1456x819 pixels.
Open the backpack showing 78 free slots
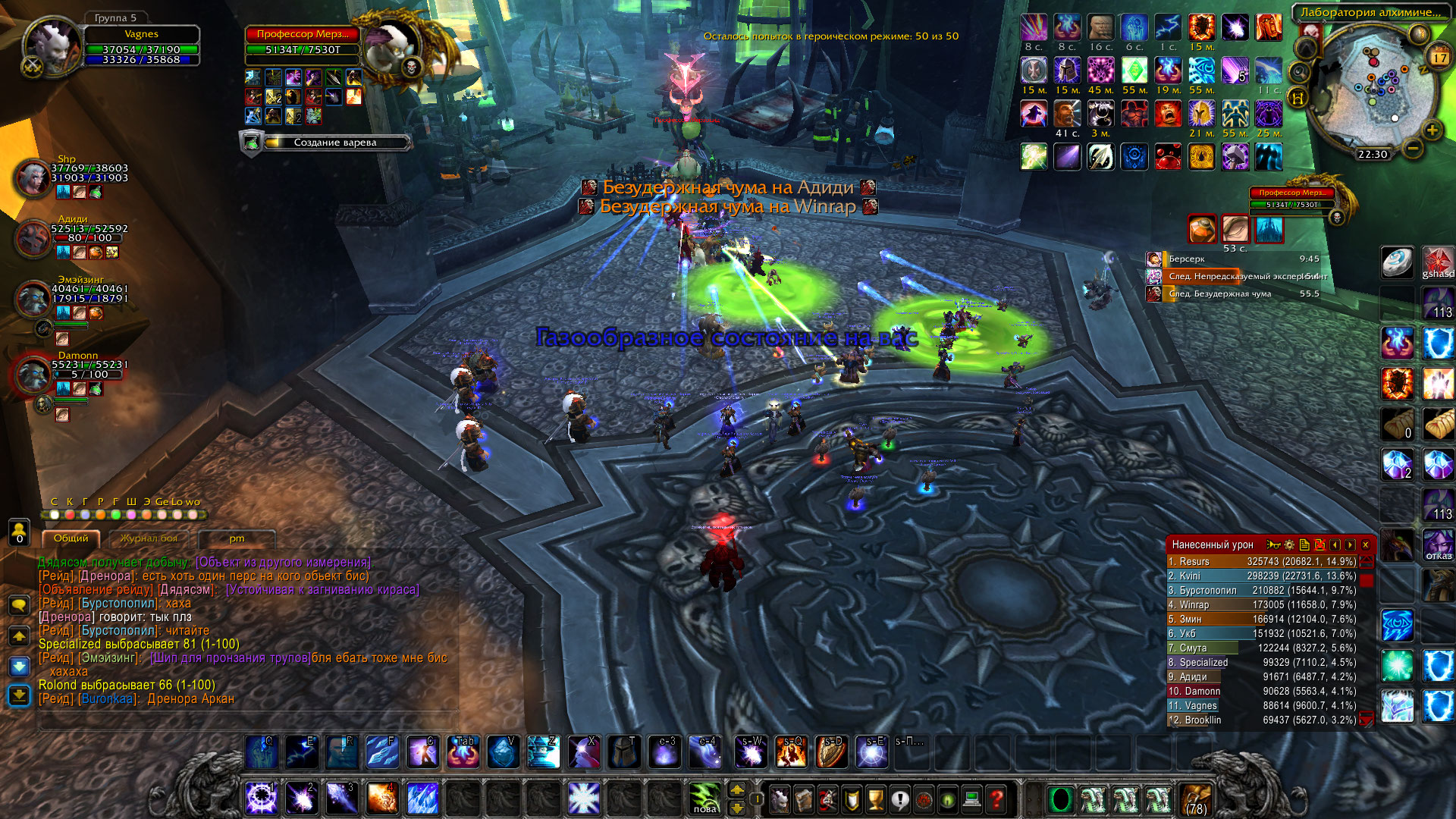1196,799
